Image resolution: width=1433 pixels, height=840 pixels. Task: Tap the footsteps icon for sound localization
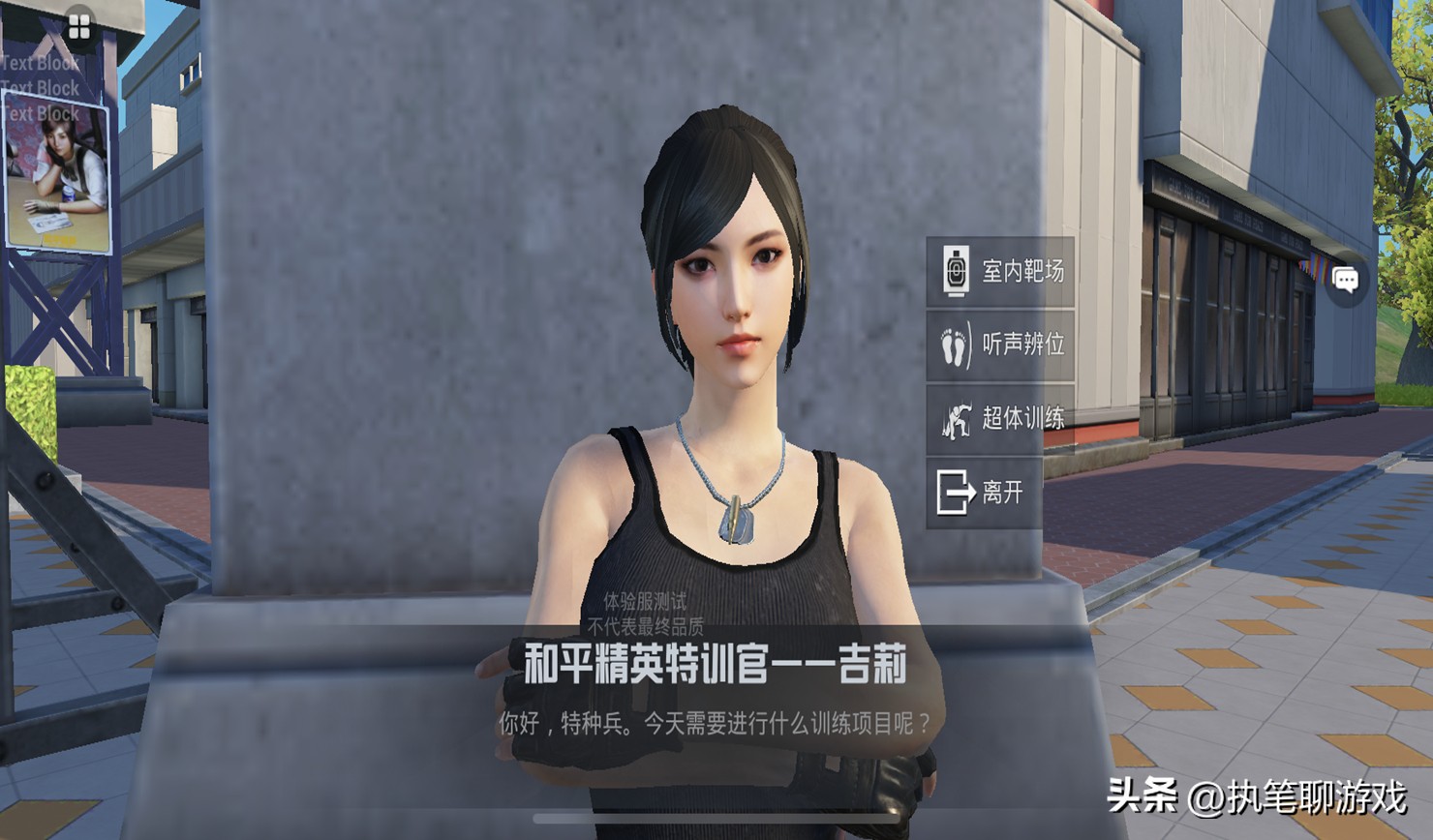point(955,346)
